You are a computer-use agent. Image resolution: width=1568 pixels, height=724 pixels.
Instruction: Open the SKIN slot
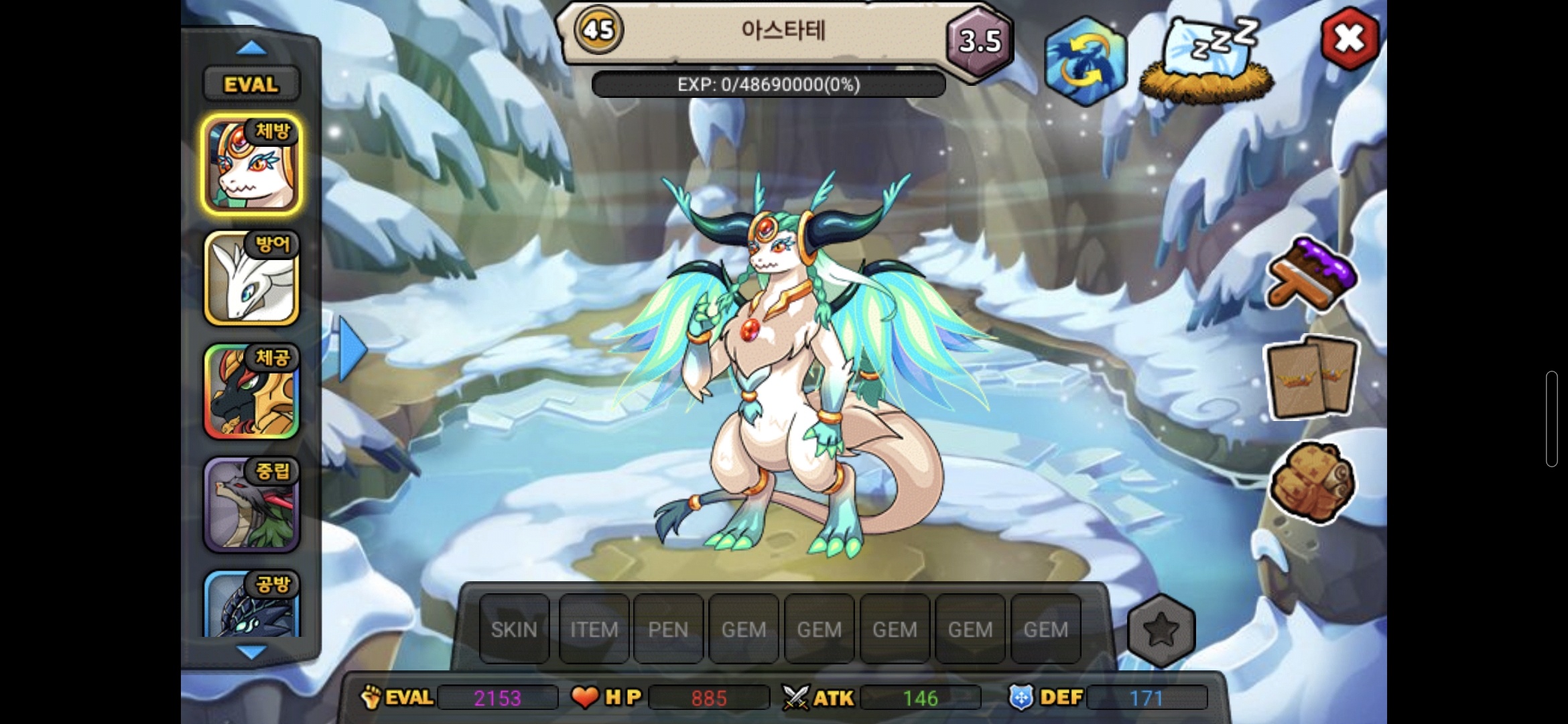tap(514, 629)
